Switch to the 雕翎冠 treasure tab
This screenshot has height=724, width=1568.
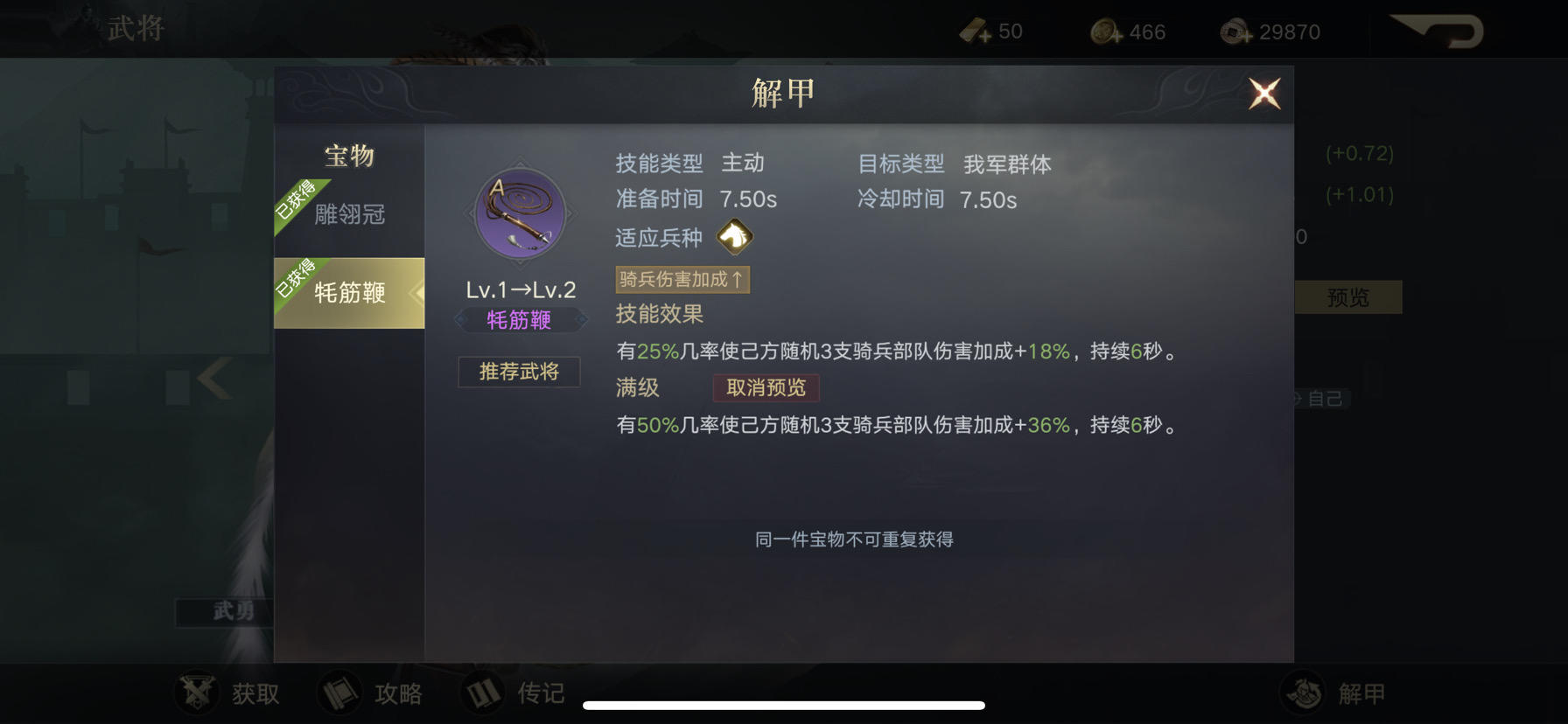[x=349, y=212]
